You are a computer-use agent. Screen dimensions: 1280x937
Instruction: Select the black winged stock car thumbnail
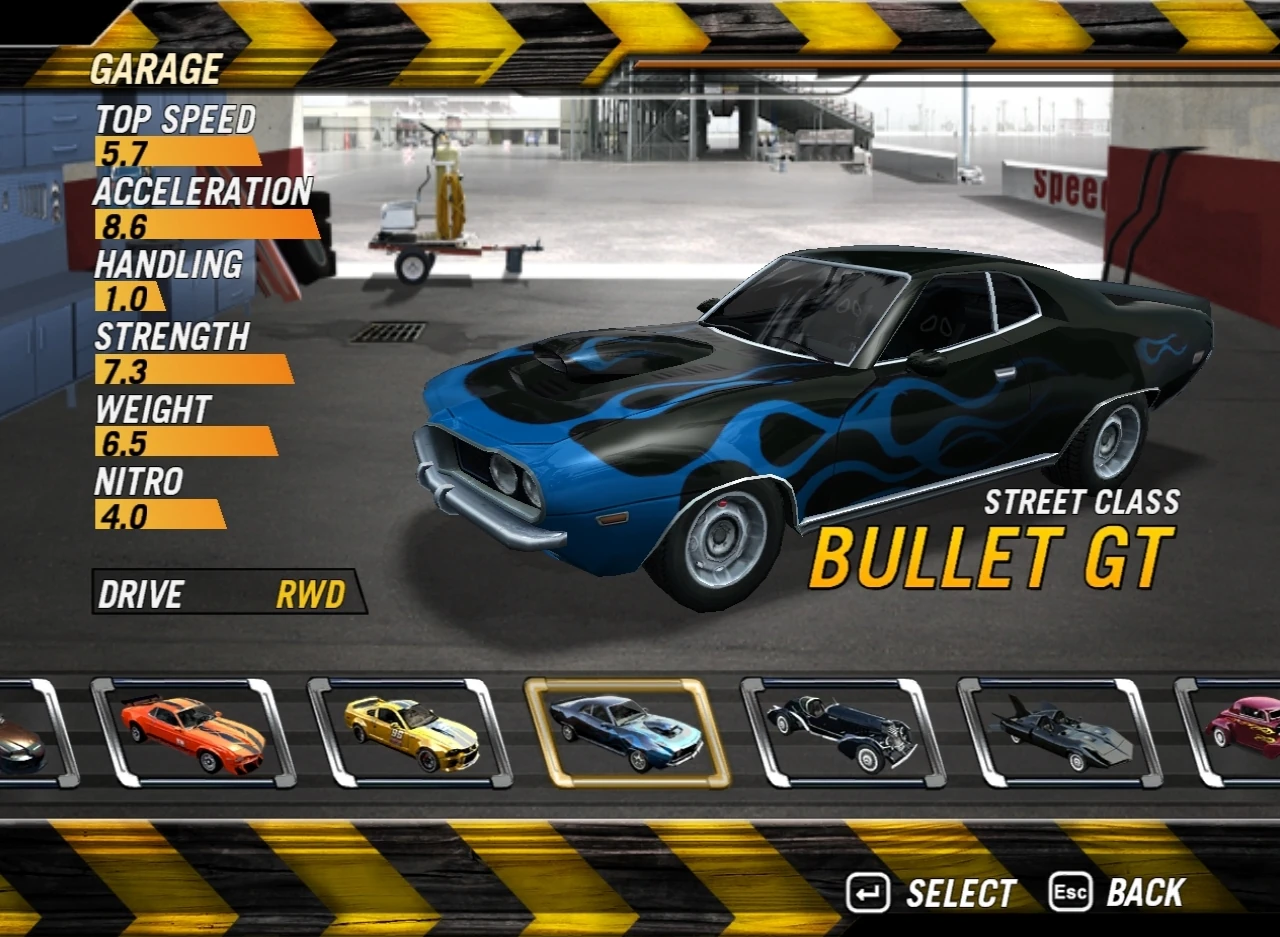coord(1062,737)
